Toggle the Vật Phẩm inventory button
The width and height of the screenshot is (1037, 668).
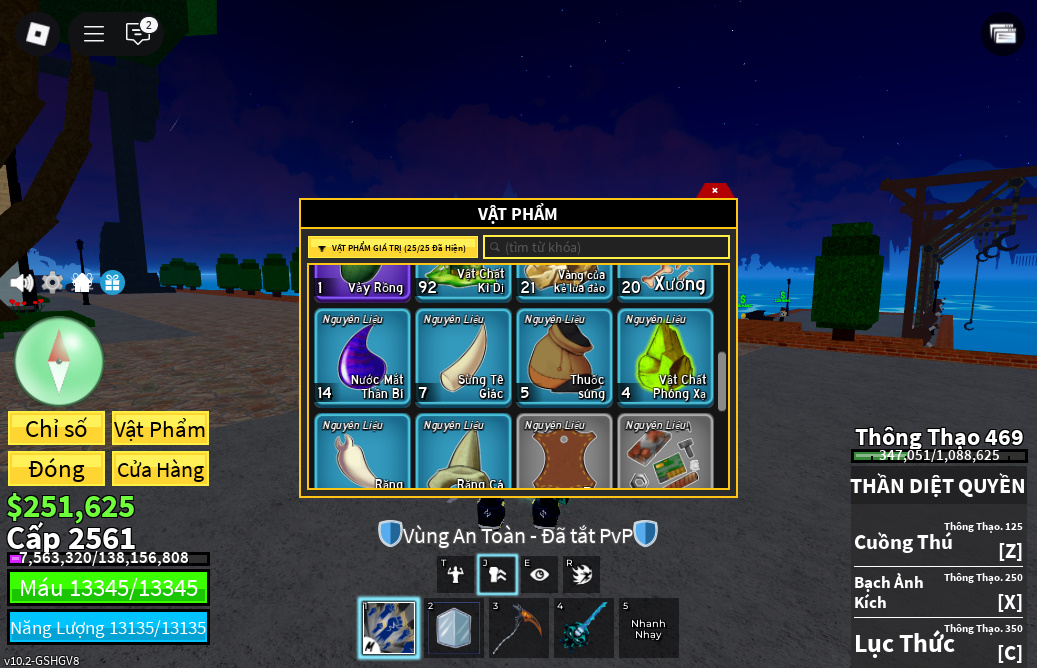pyautogui.click(x=160, y=429)
